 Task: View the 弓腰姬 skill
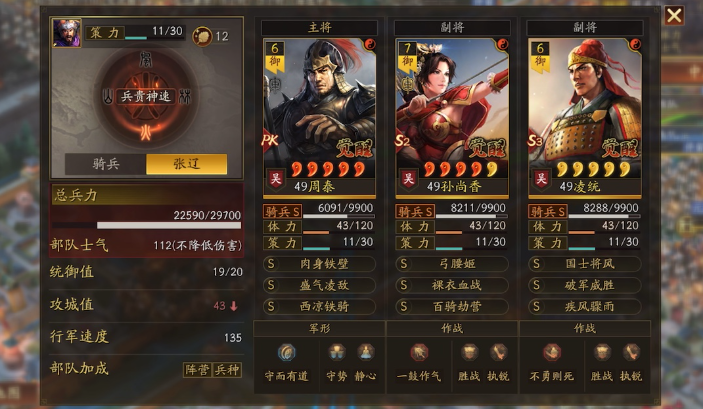click(x=452, y=264)
